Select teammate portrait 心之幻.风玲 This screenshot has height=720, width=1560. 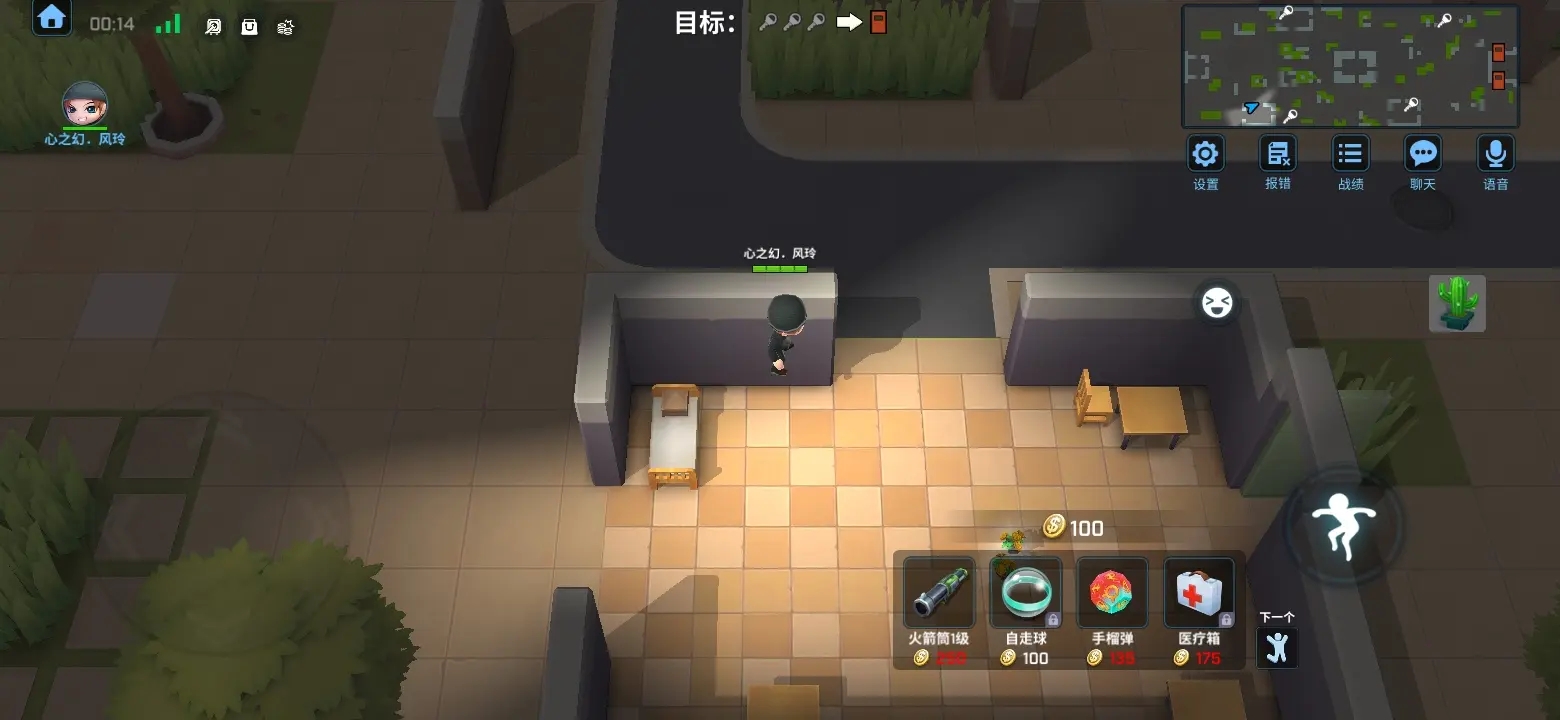pyautogui.click(x=85, y=103)
